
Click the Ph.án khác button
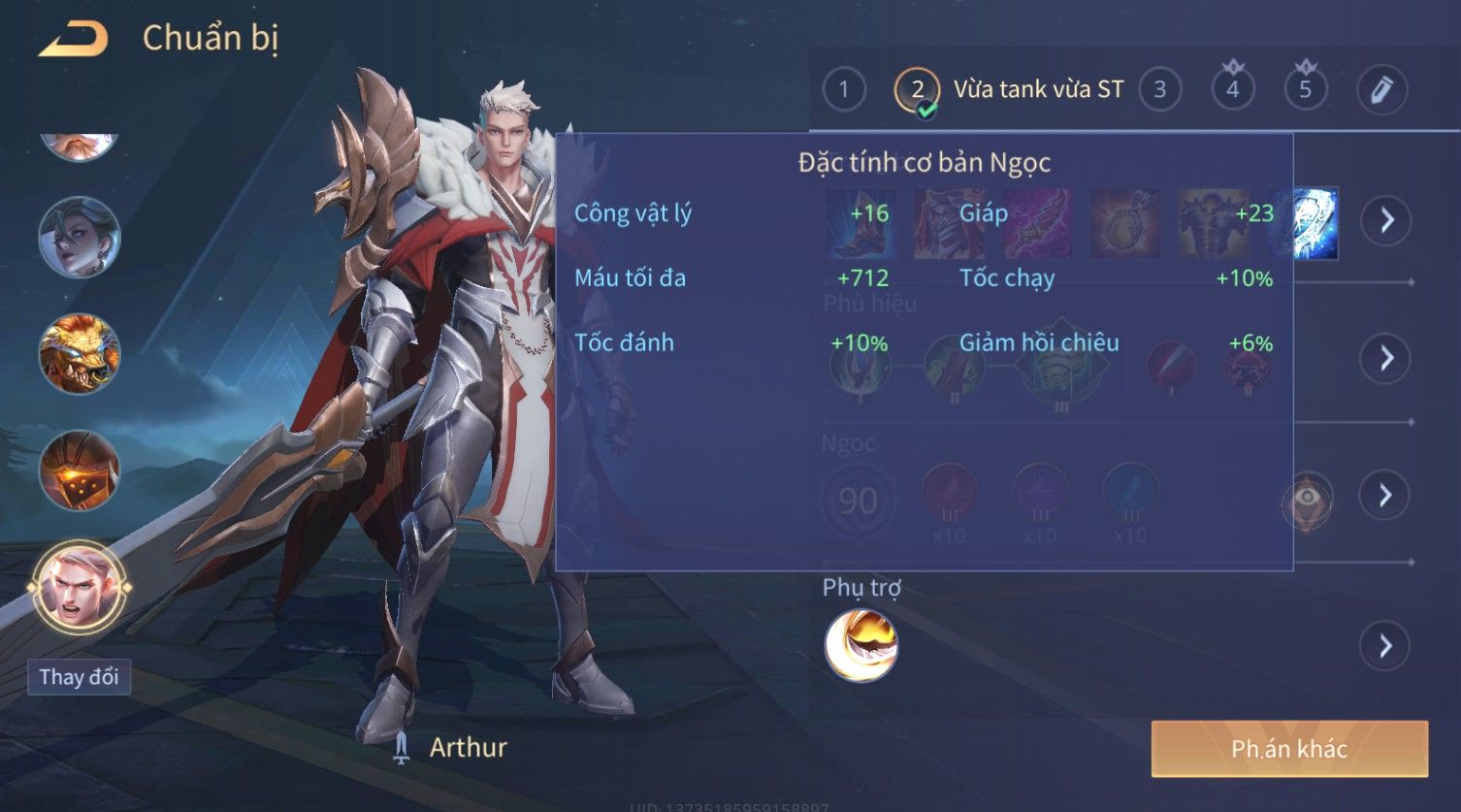pyautogui.click(x=1289, y=749)
